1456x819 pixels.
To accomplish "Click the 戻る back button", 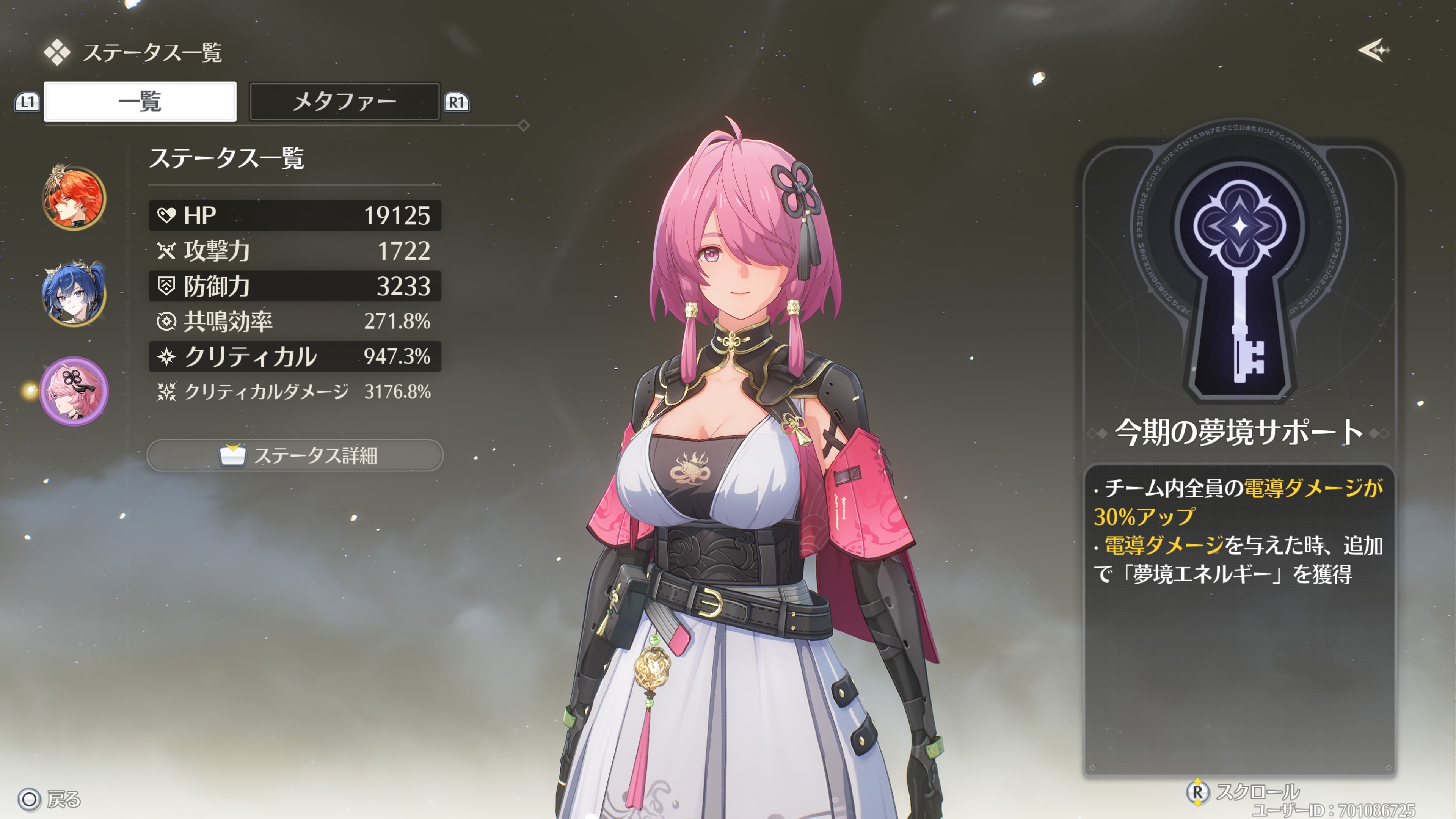I will (50, 799).
